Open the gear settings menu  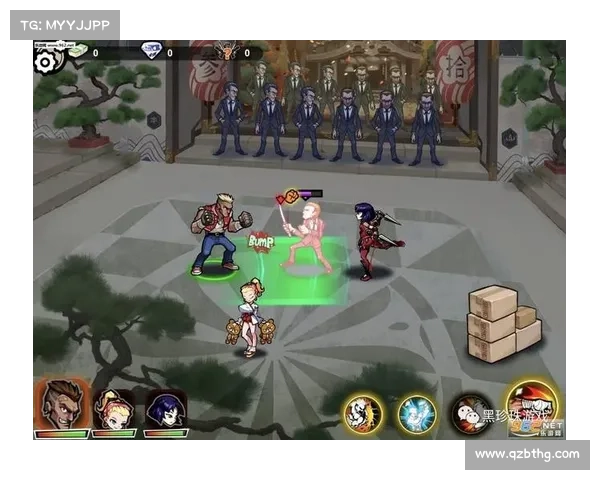click(x=47, y=60)
